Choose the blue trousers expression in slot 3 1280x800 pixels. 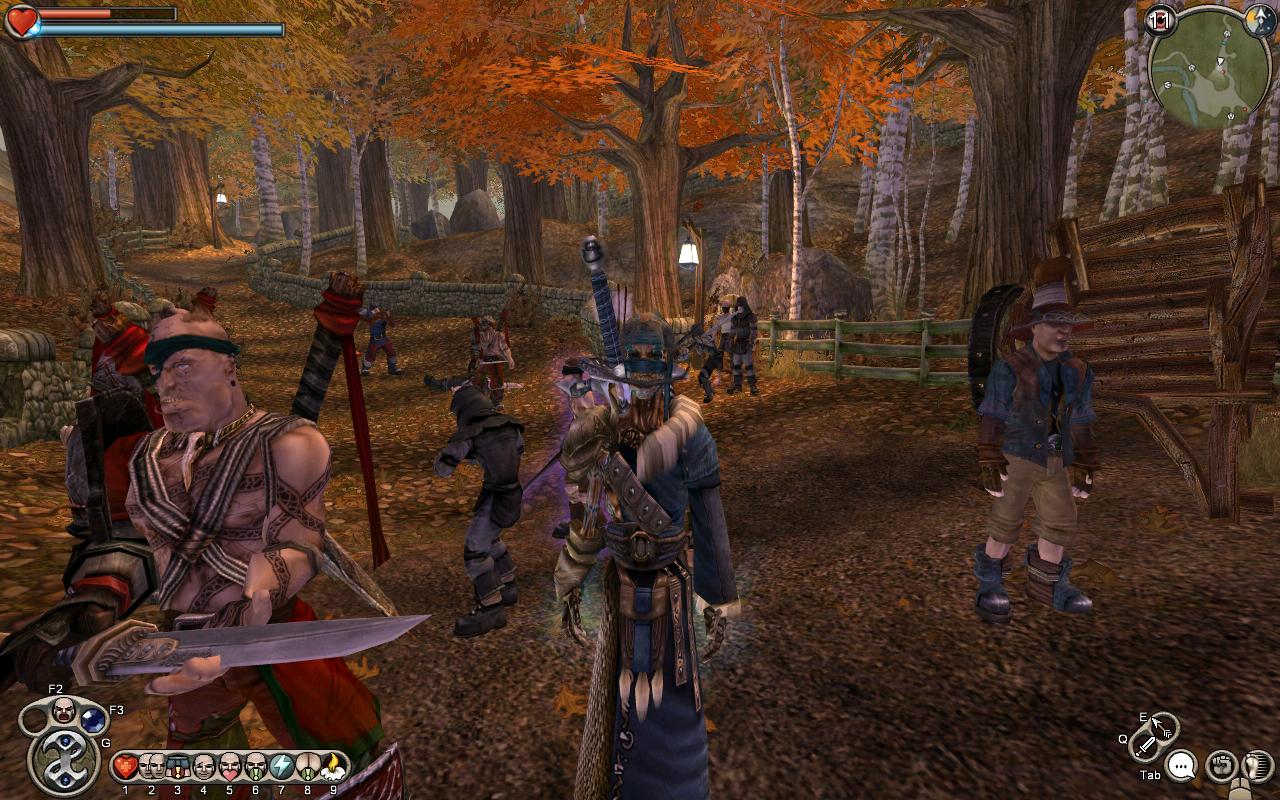coord(177,767)
